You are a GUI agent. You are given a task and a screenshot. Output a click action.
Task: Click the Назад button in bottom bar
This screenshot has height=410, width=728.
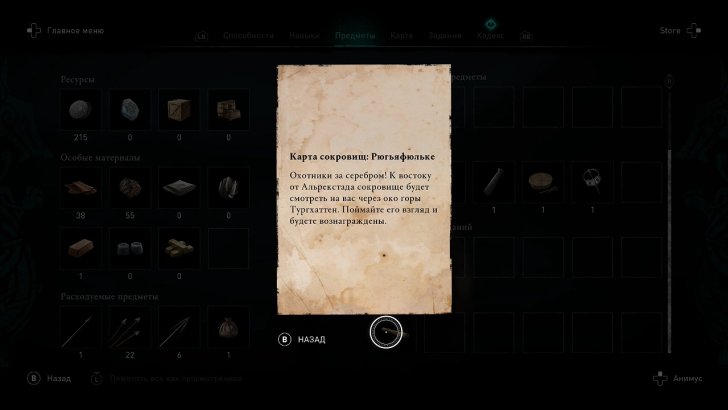click(x=50, y=379)
